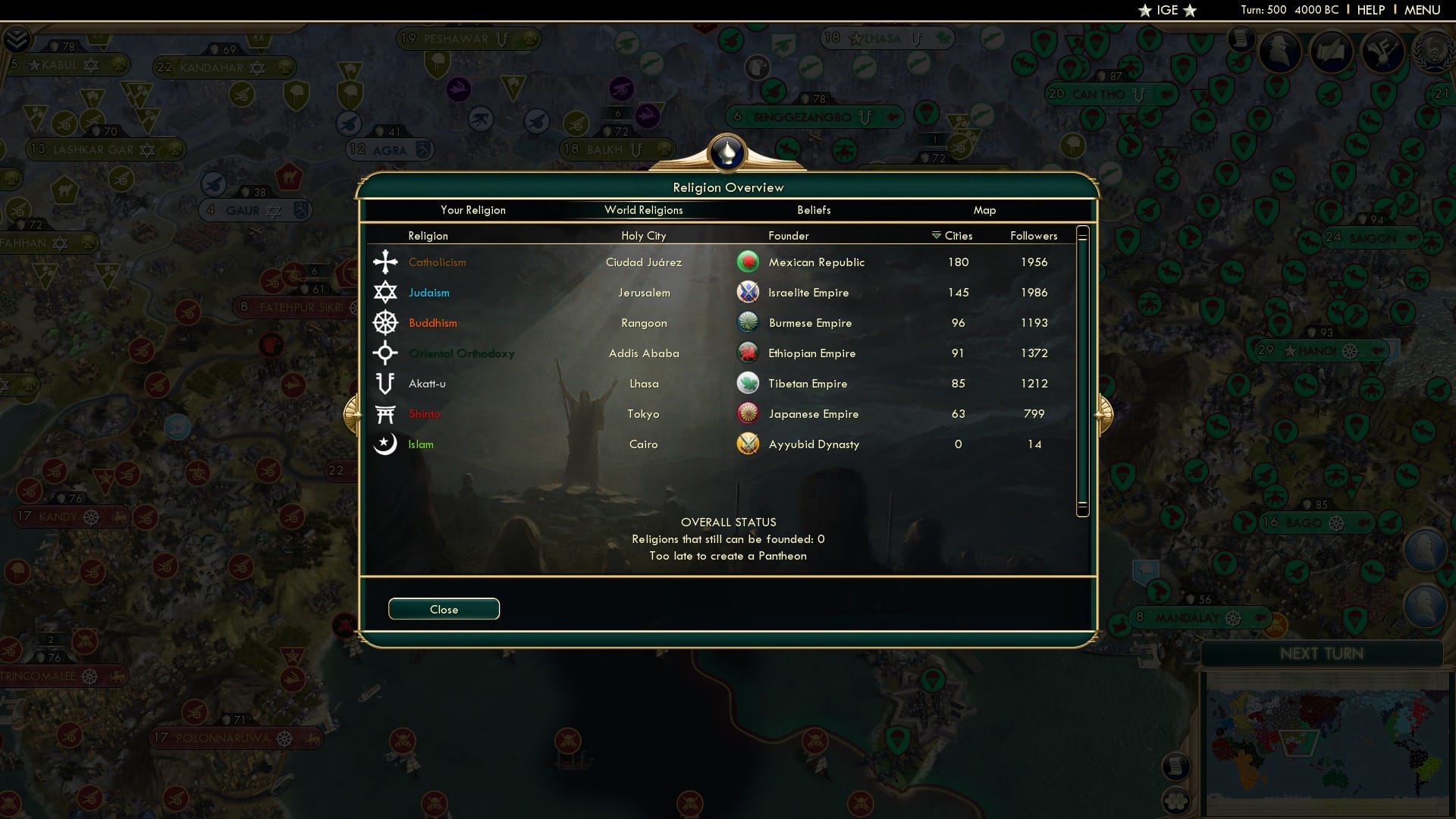Click the Oriental Orthodoxy religion symbol

385,353
